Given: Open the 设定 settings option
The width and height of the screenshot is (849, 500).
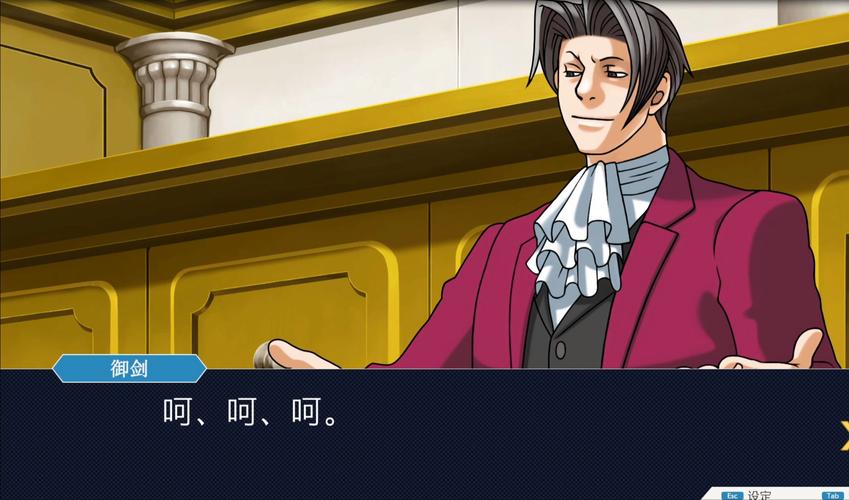Looking at the screenshot, I should click(759, 494).
